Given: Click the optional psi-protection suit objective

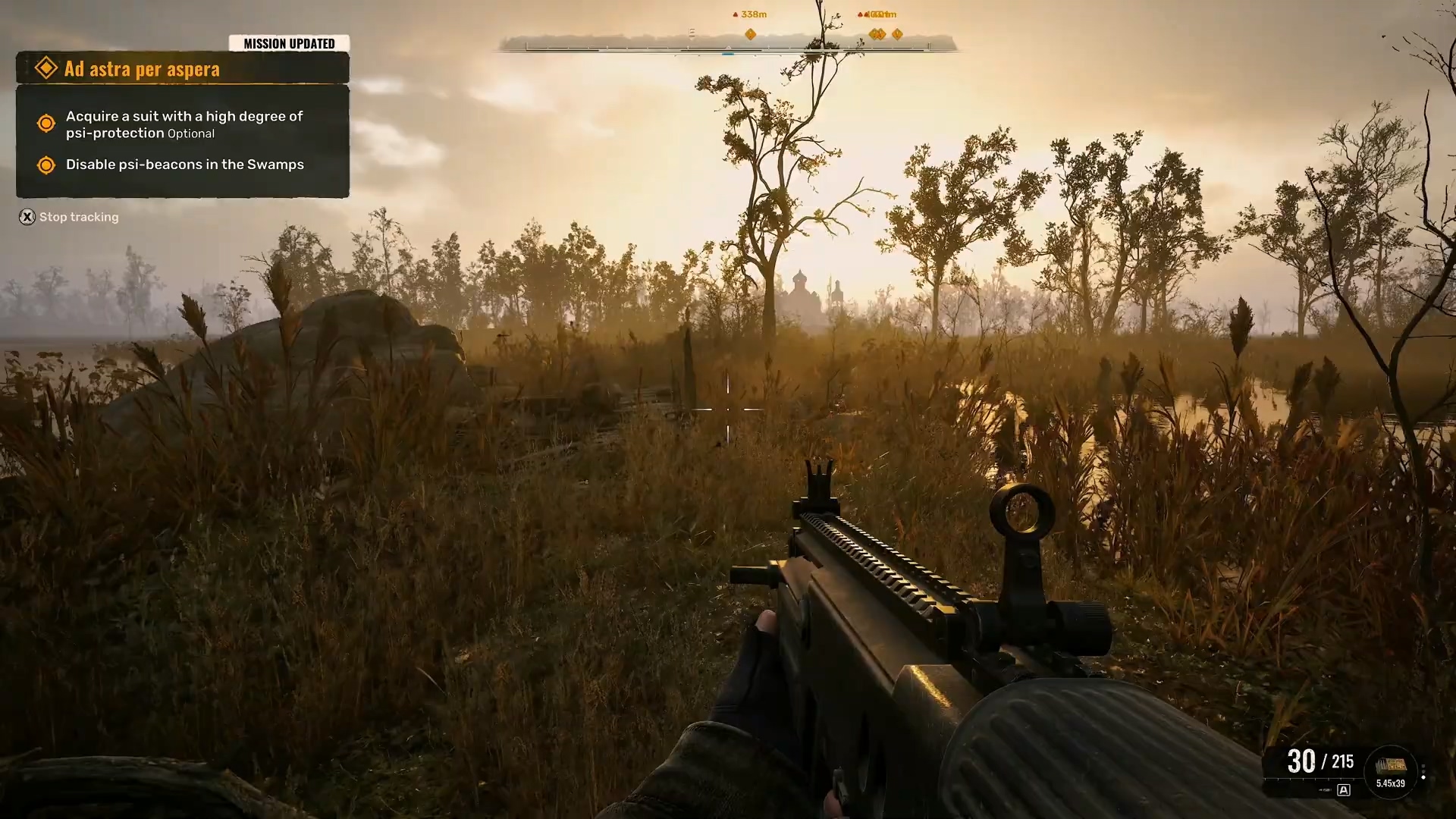Looking at the screenshot, I should click(184, 124).
